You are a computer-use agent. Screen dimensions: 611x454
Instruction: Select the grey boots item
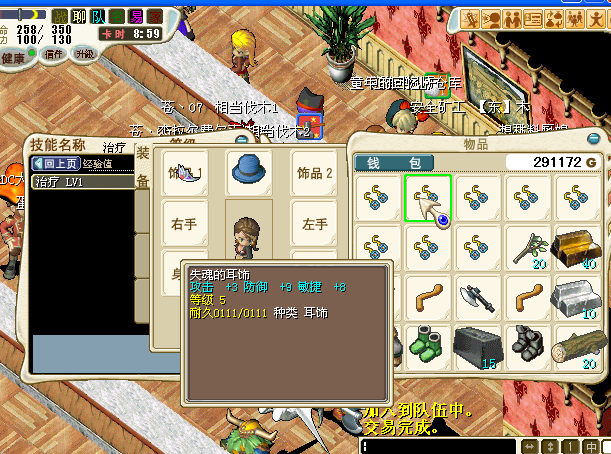[529, 343]
